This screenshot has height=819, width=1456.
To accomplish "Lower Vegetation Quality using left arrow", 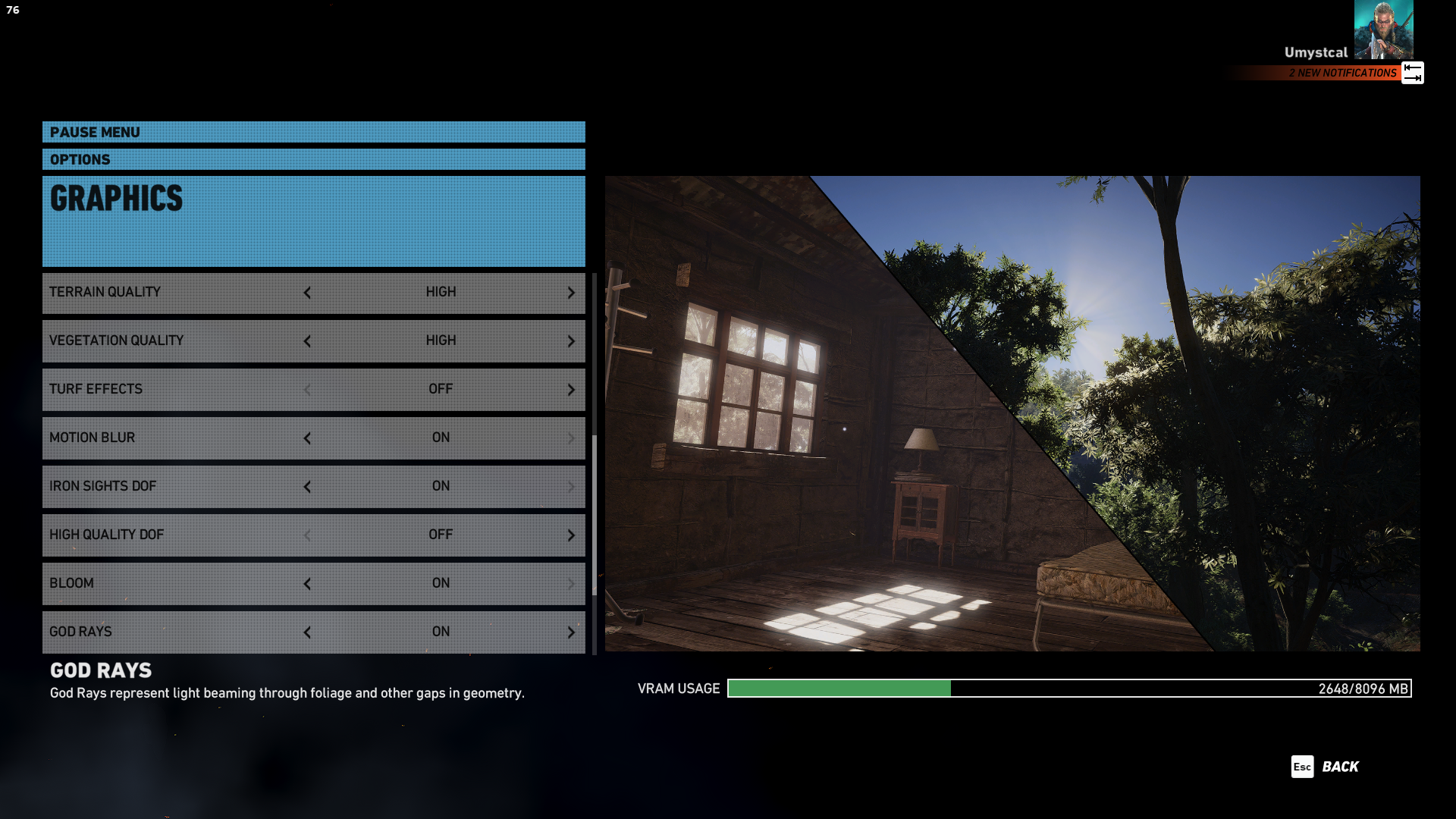I will coord(307,341).
